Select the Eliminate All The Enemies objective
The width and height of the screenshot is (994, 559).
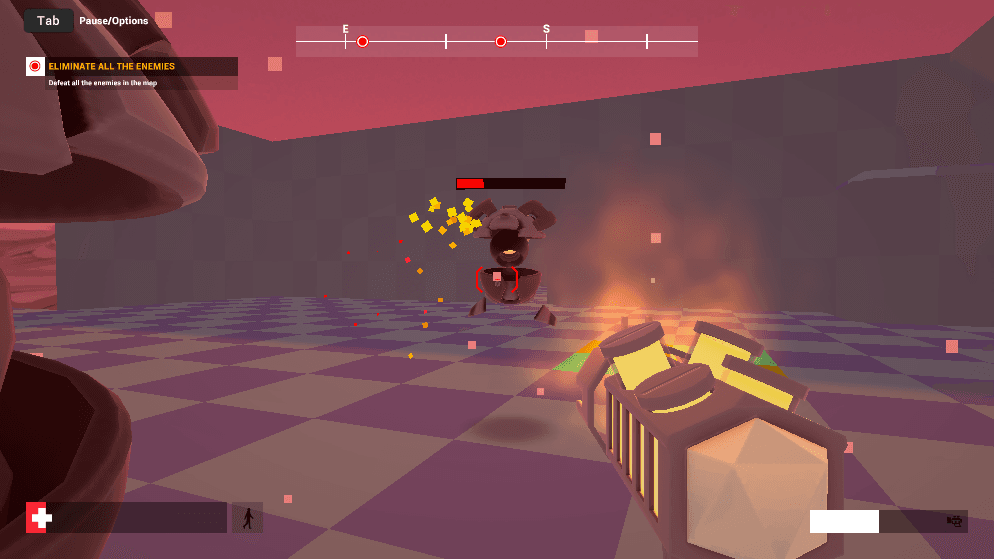[x=111, y=67]
